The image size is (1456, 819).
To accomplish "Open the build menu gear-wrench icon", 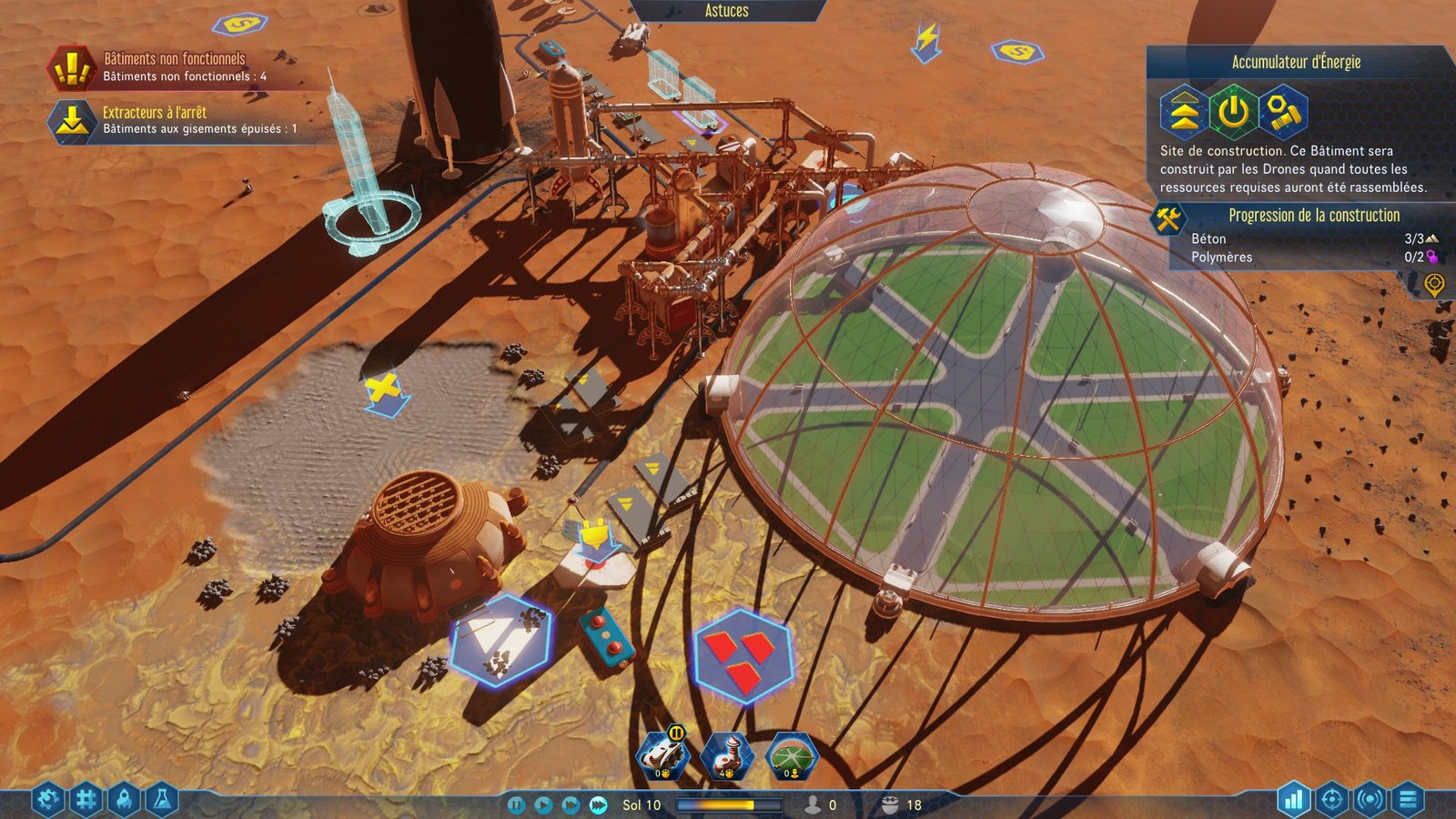I will coord(48,800).
